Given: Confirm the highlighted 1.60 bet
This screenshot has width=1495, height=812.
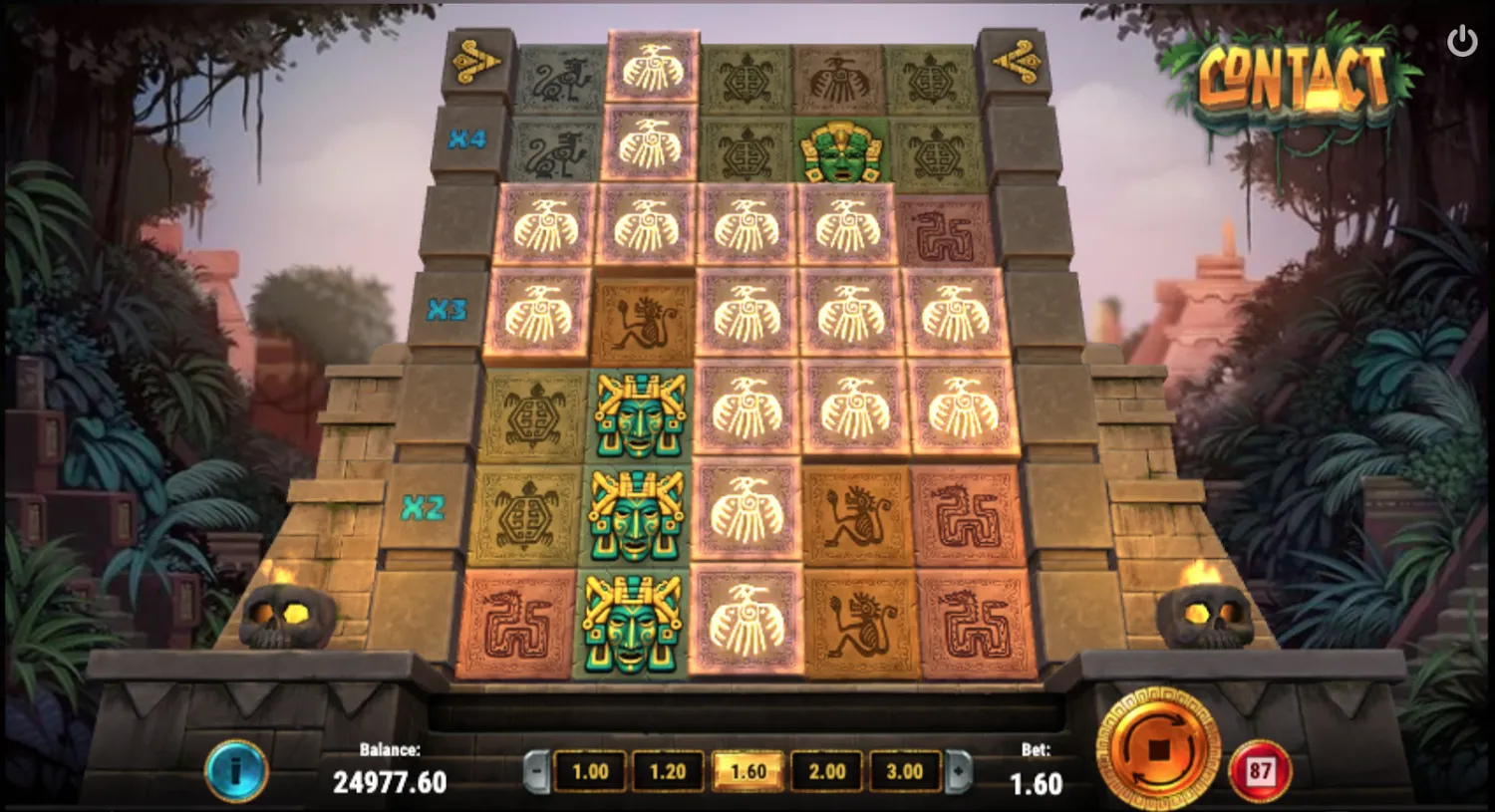Looking at the screenshot, I should click(x=747, y=770).
